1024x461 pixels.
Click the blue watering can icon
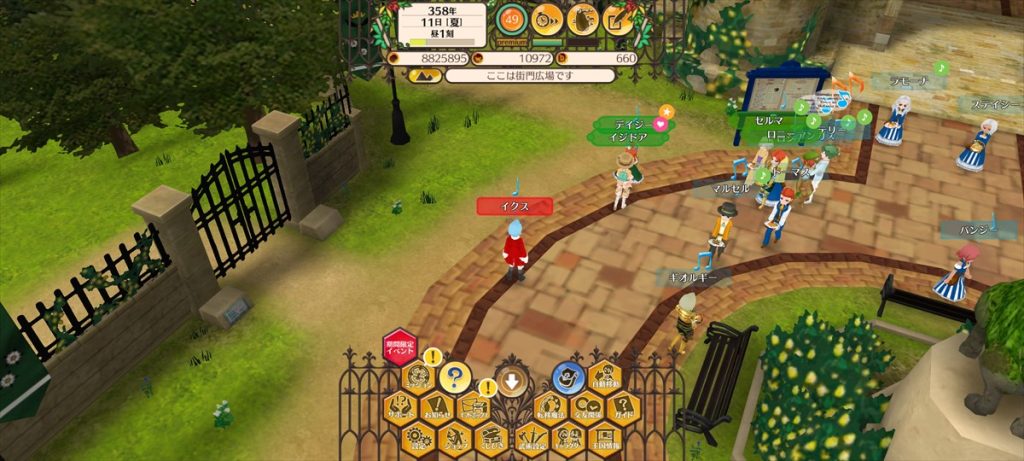coord(568,378)
